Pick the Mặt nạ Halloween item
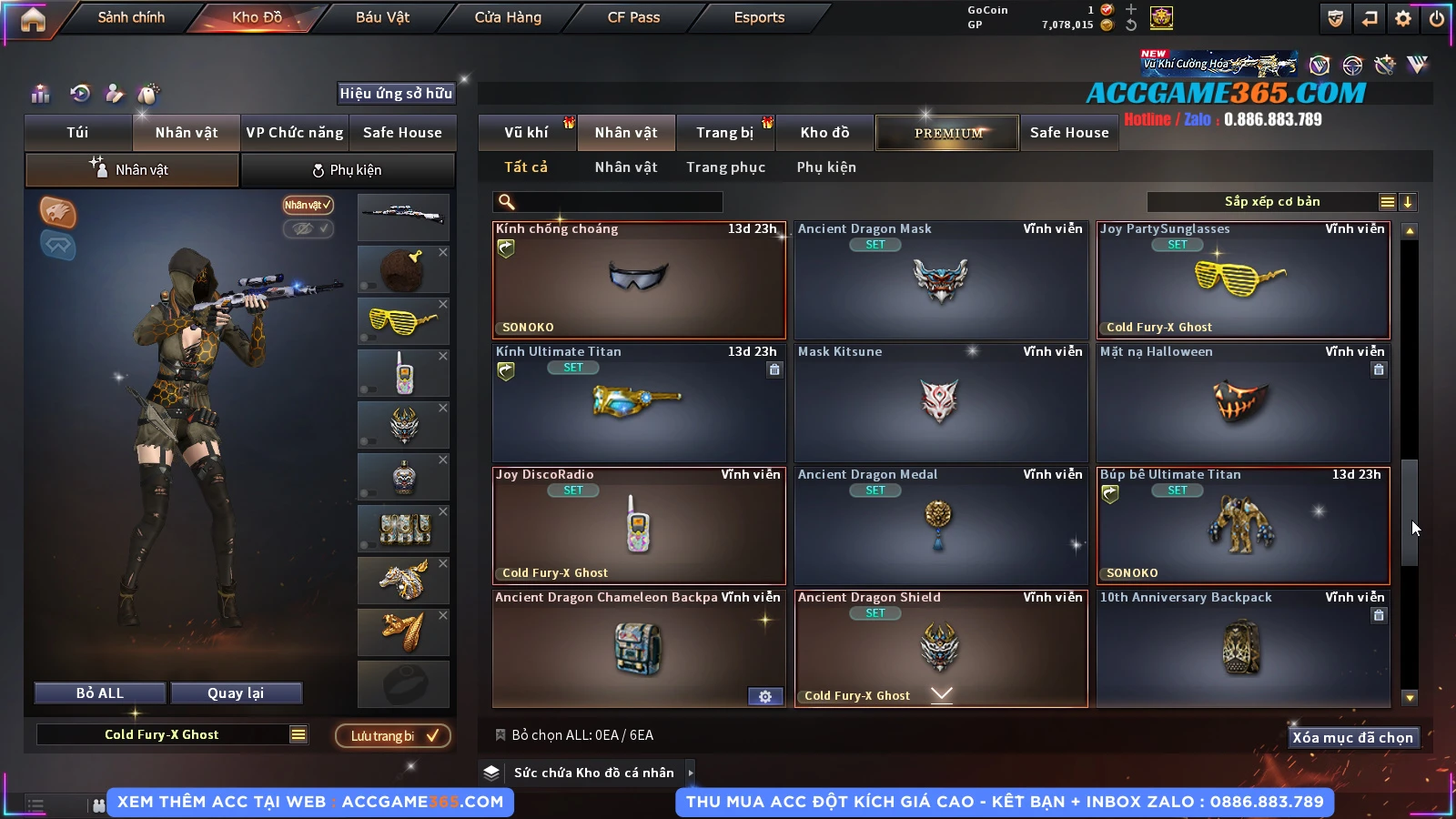Image resolution: width=1456 pixels, height=819 pixels. click(1243, 403)
